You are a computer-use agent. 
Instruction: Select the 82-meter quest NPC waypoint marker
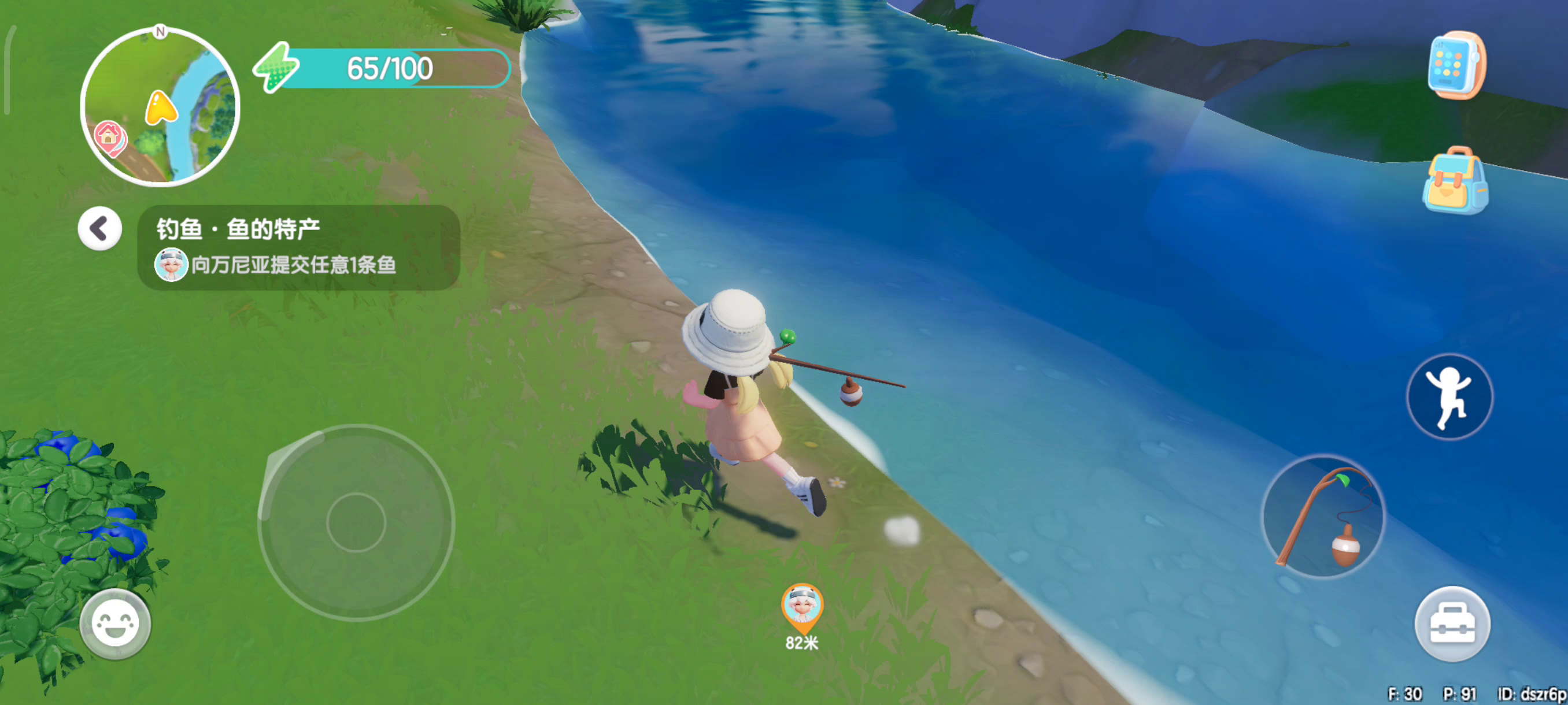coord(802,610)
